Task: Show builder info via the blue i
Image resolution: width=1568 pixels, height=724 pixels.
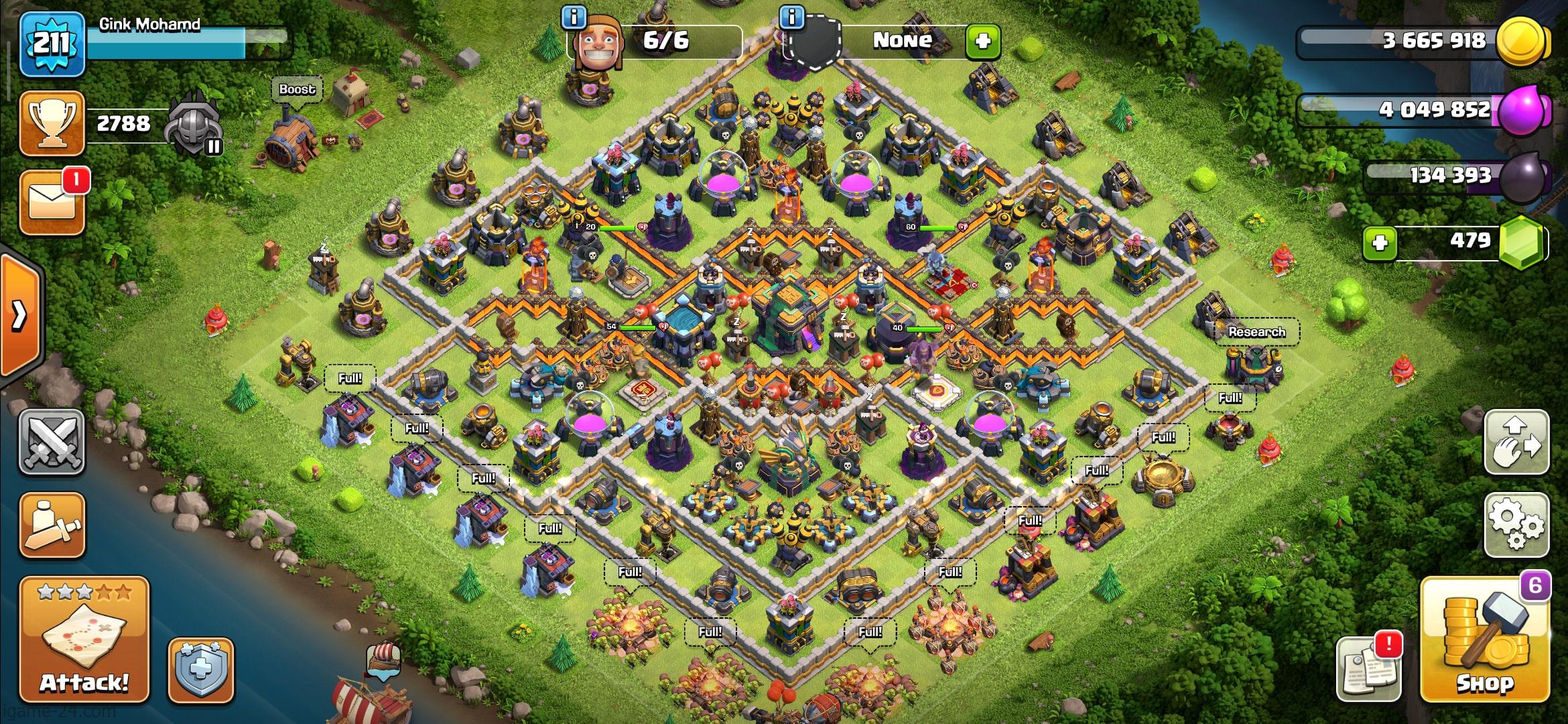Action: pos(574,17)
